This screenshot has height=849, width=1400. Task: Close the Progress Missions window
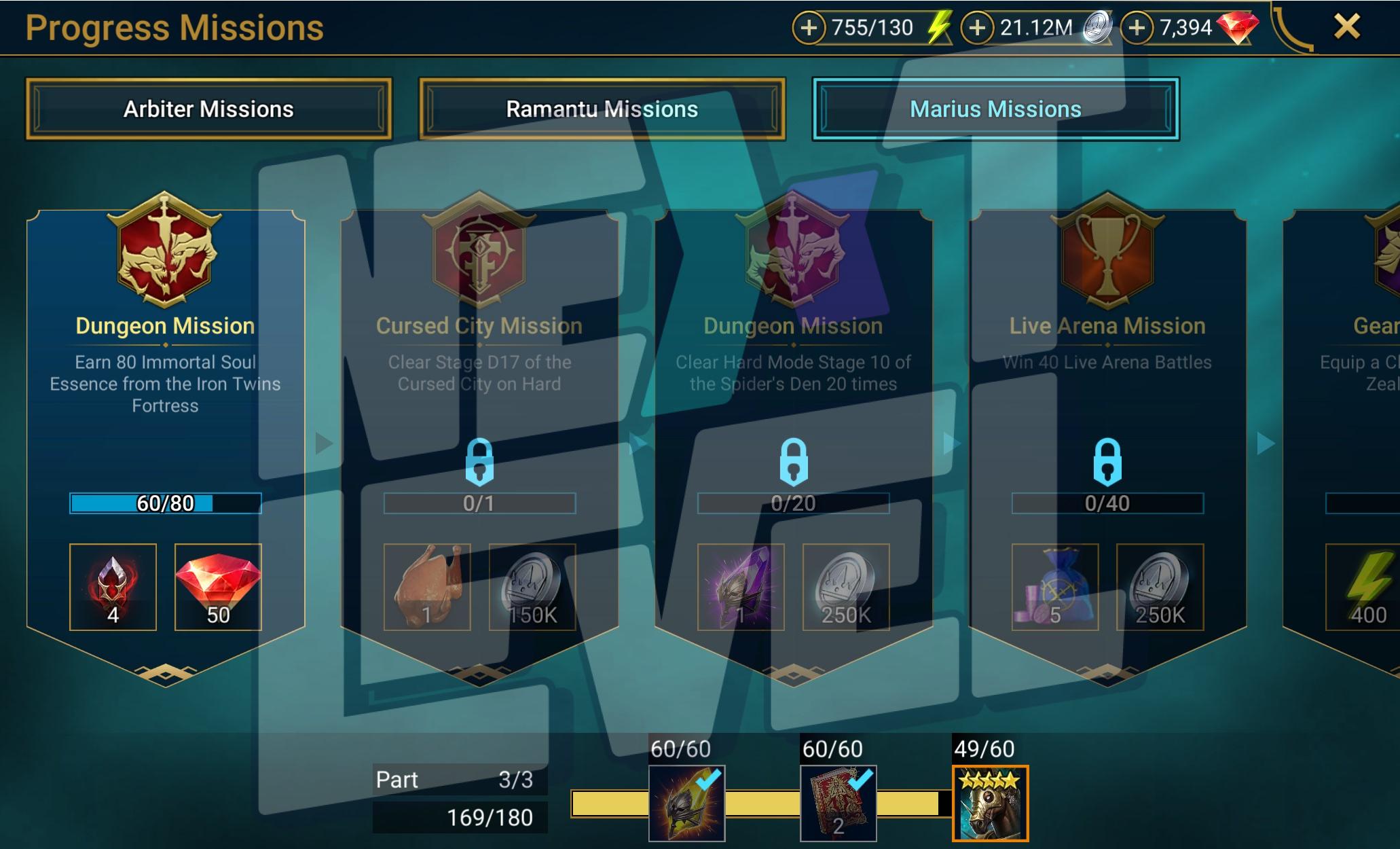click(x=1346, y=27)
